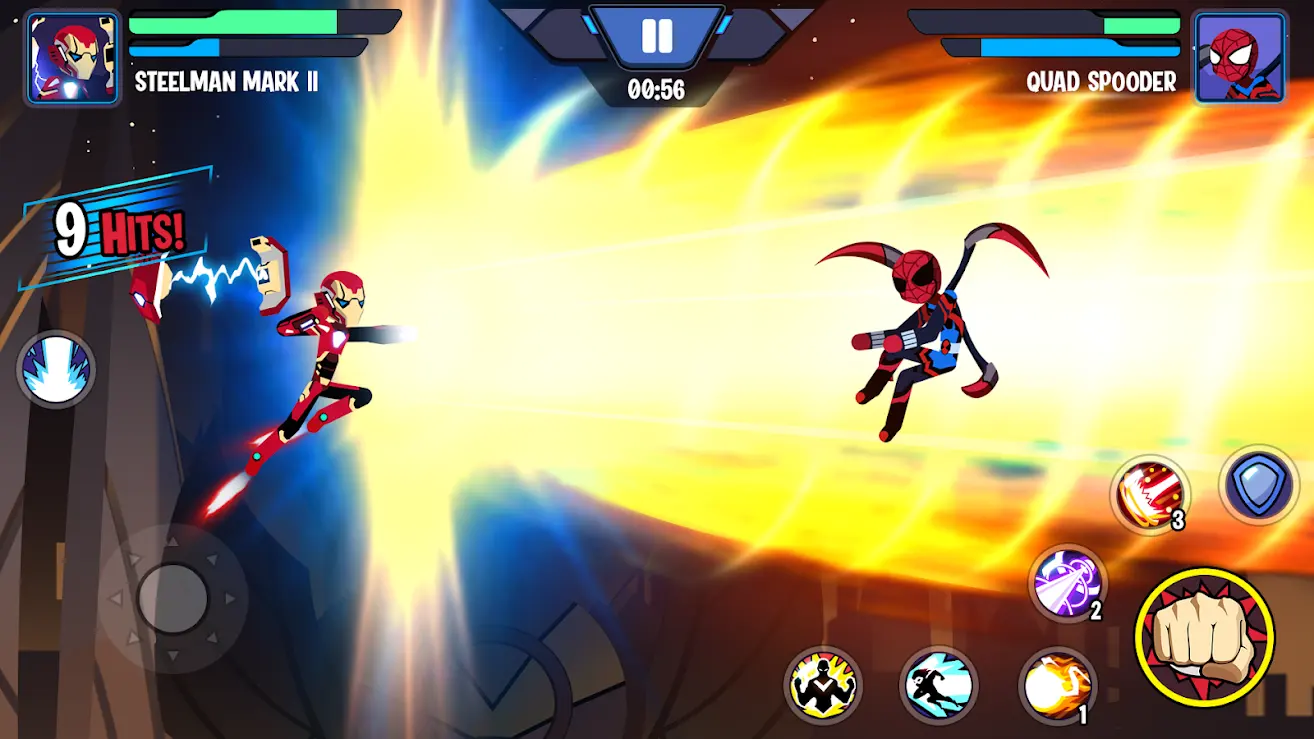
Task: Activate the blue dash ability icon
Action: 939,685
